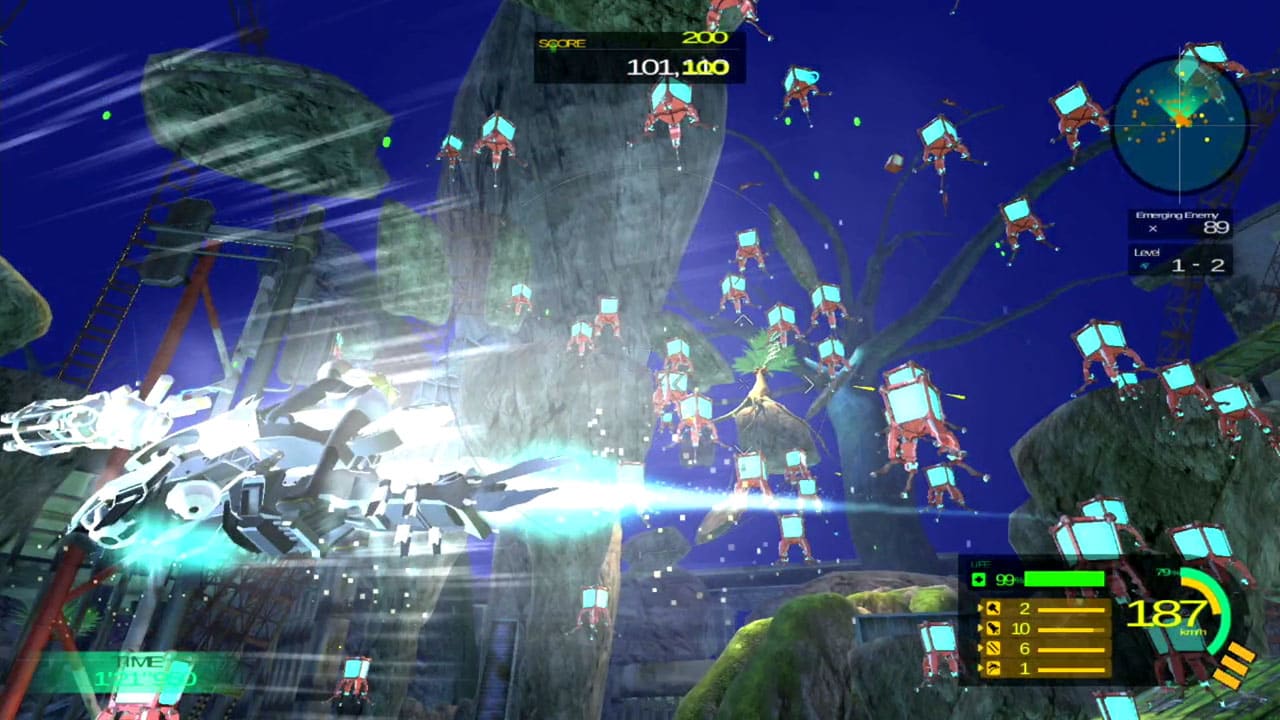This screenshot has width=1280, height=720.
Task: Expand the chevron next to the 10-ammo slot
Action: click(981, 628)
